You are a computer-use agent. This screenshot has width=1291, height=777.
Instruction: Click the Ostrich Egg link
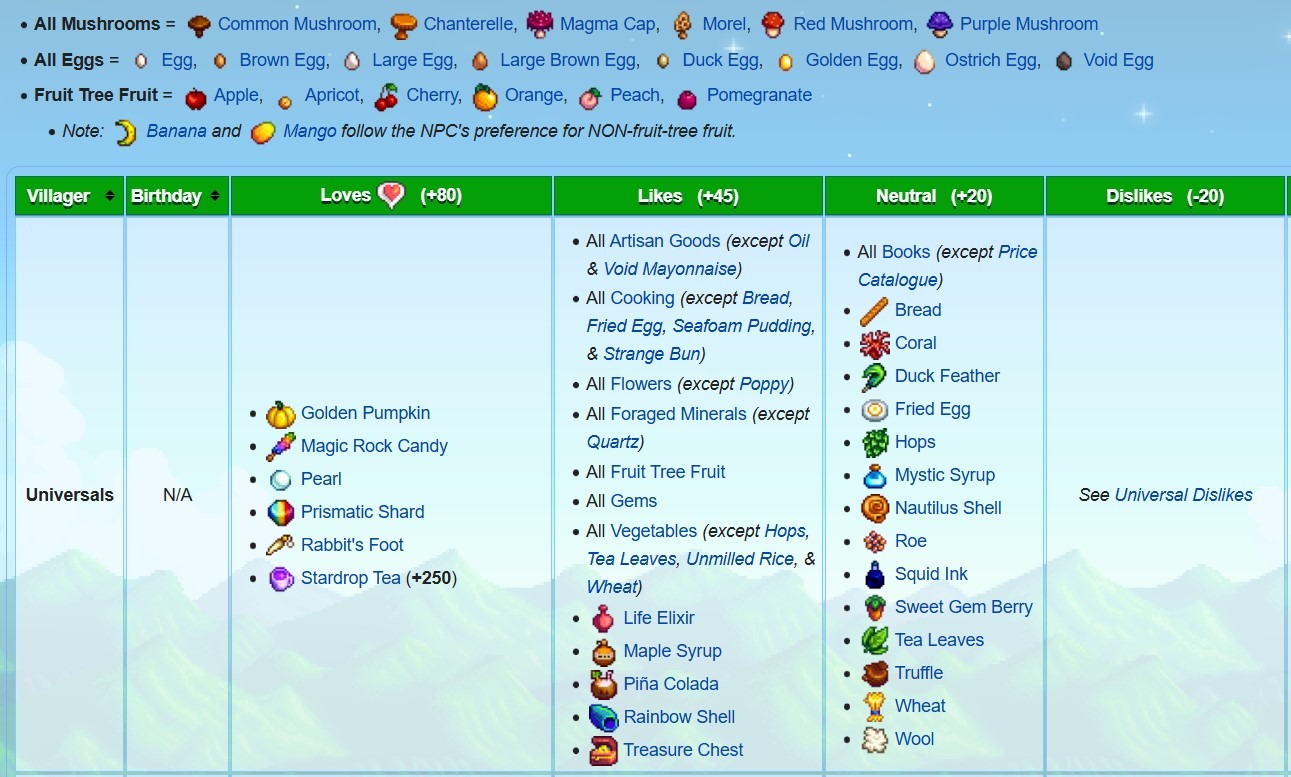990,60
